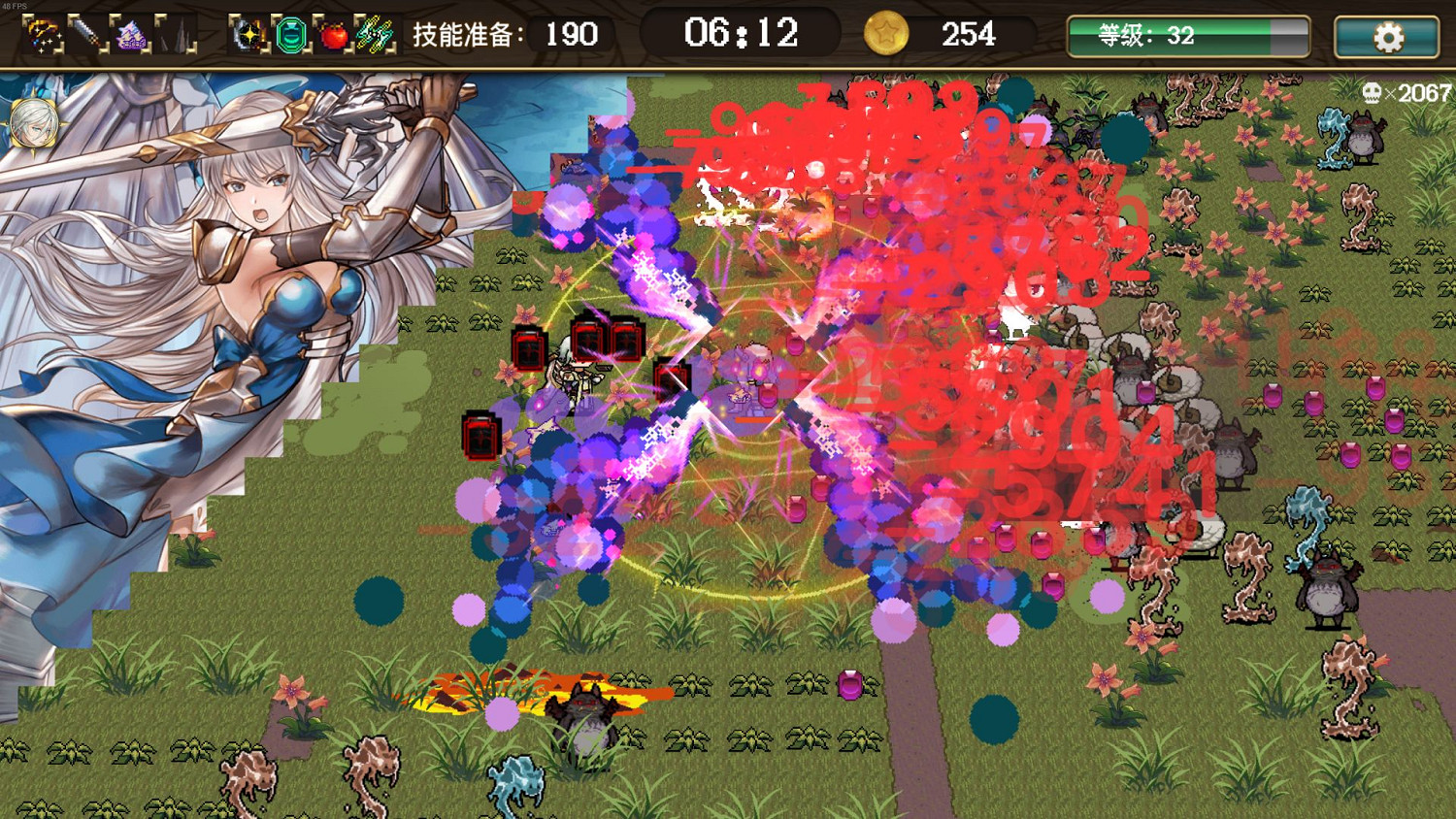Open the purple magic hat skill icon
The width and height of the screenshot is (1456, 819).
pyautogui.click(x=130, y=35)
